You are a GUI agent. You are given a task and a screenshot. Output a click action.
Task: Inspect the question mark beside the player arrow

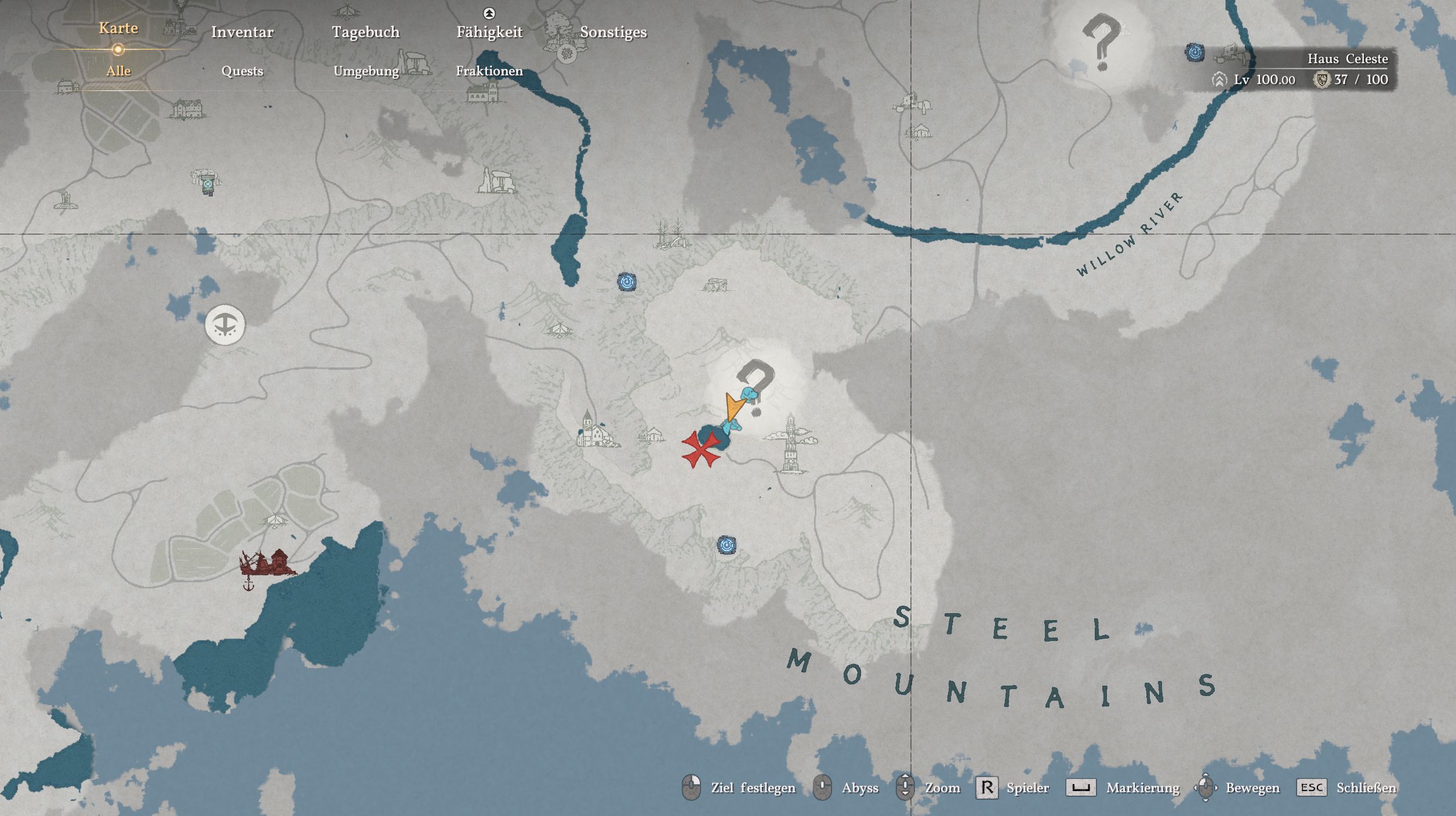coord(757,382)
